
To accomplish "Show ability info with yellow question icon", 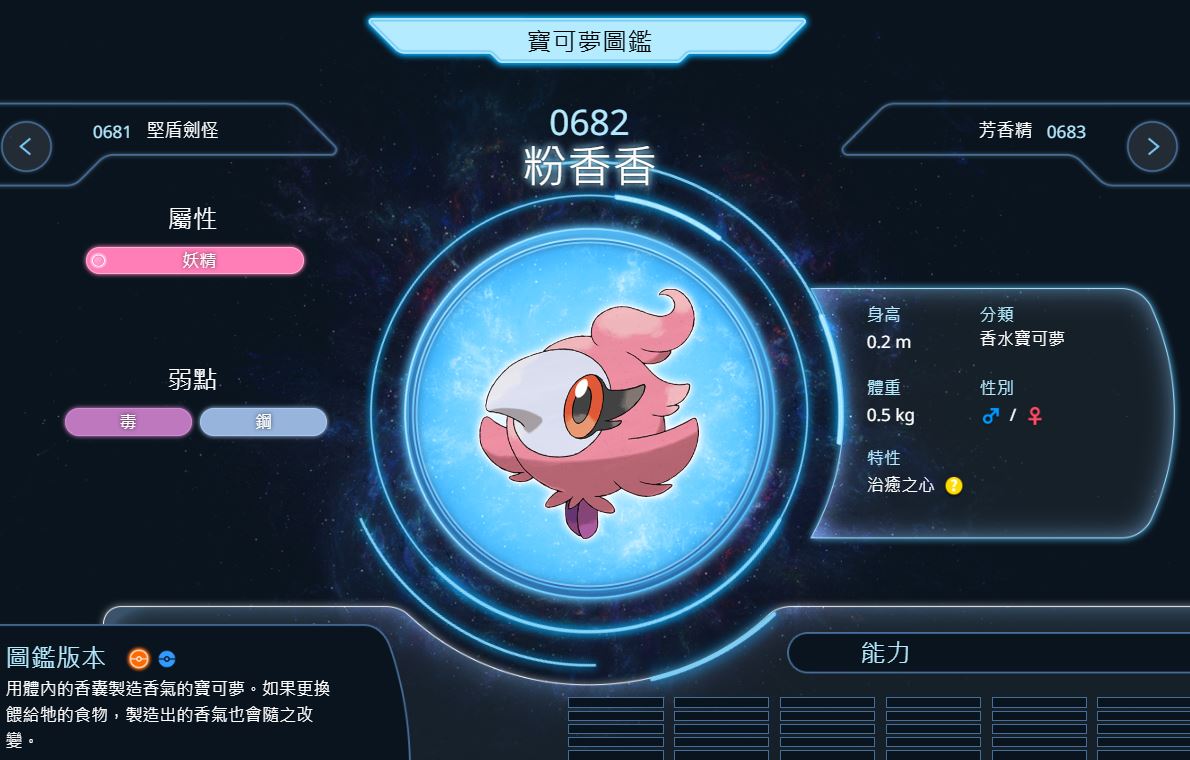I will click(954, 486).
